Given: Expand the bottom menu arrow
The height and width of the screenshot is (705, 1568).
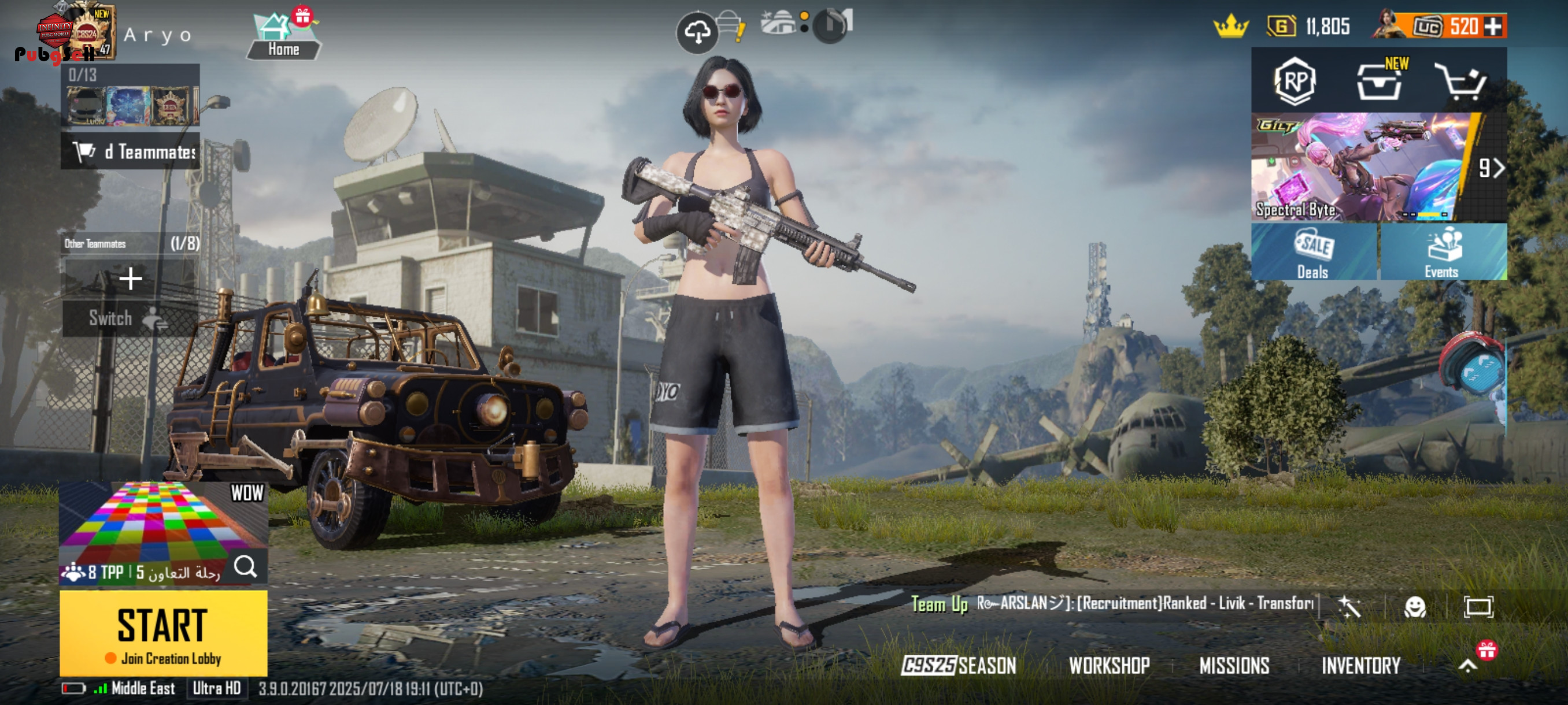Looking at the screenshot, I should coord(1467,665).
